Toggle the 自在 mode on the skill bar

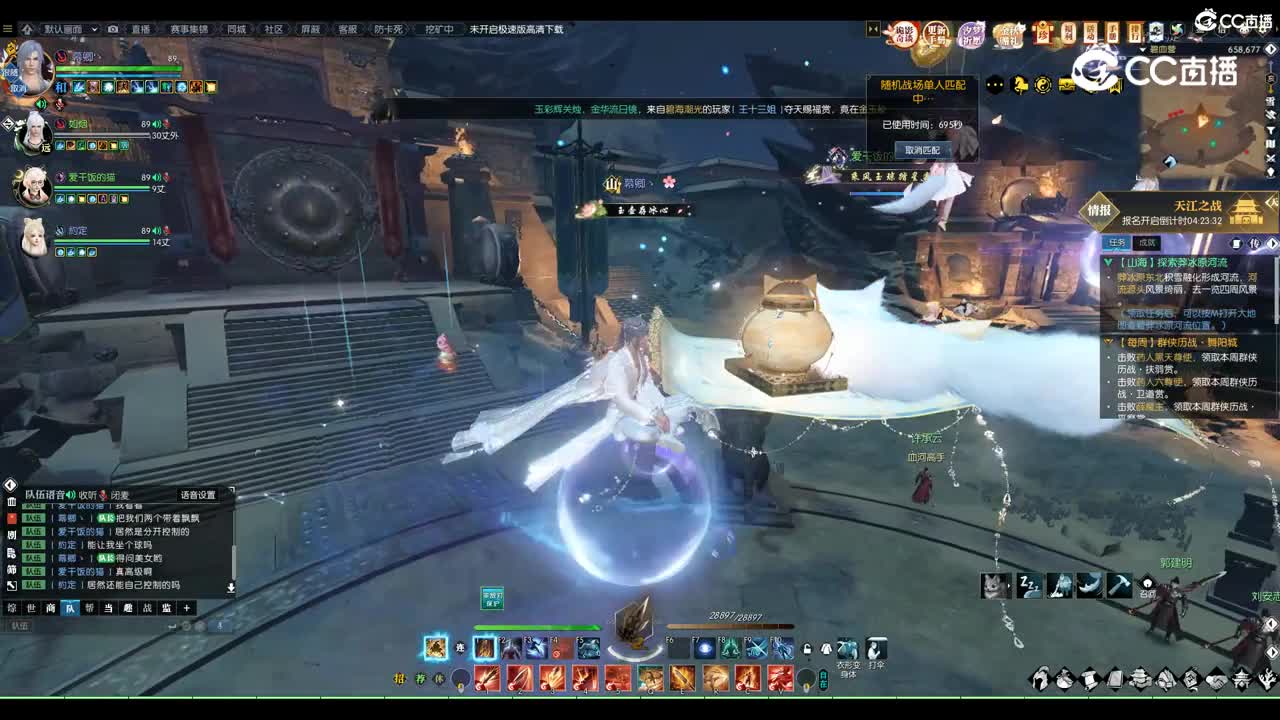tap(823, 681)
